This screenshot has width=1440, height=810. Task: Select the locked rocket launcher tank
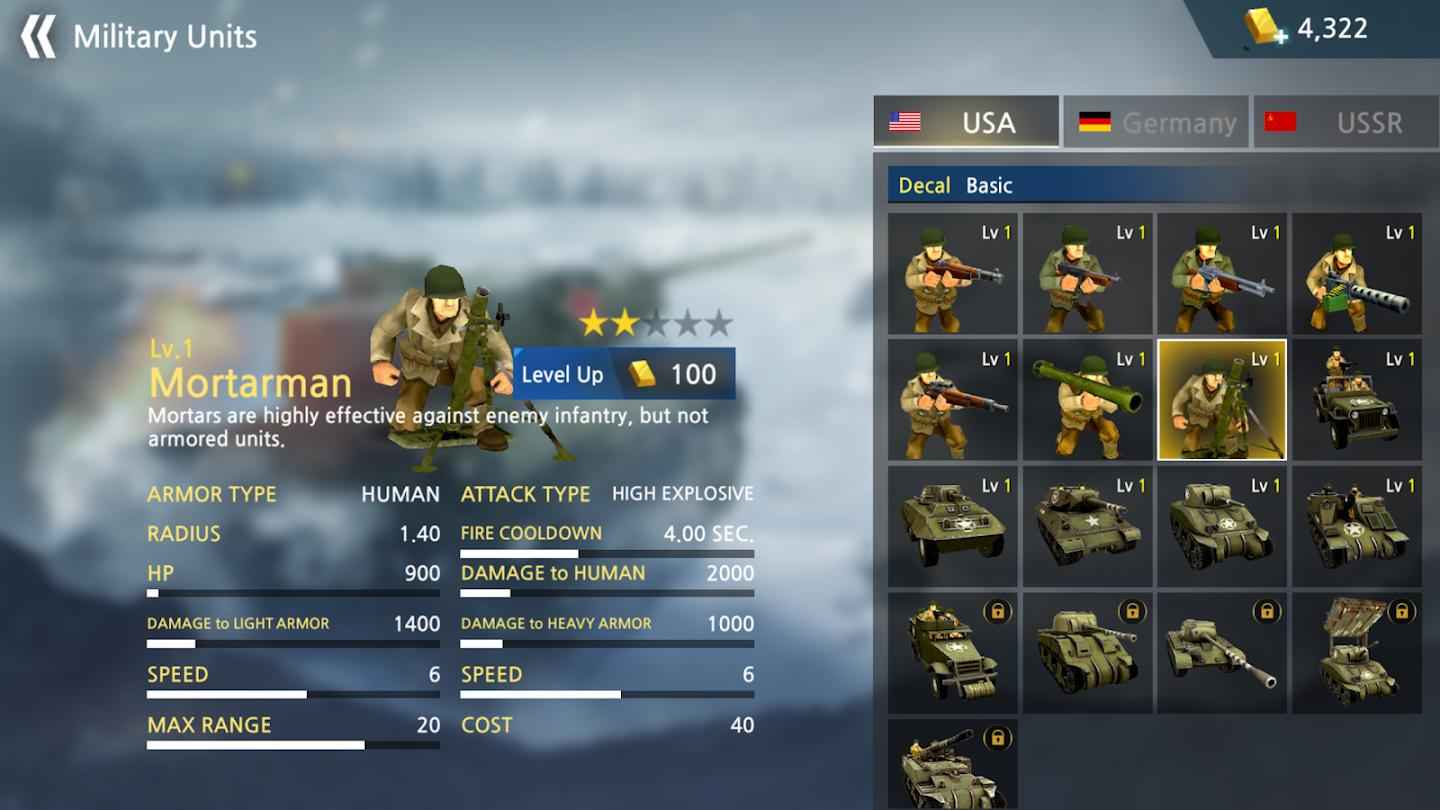1356,652
